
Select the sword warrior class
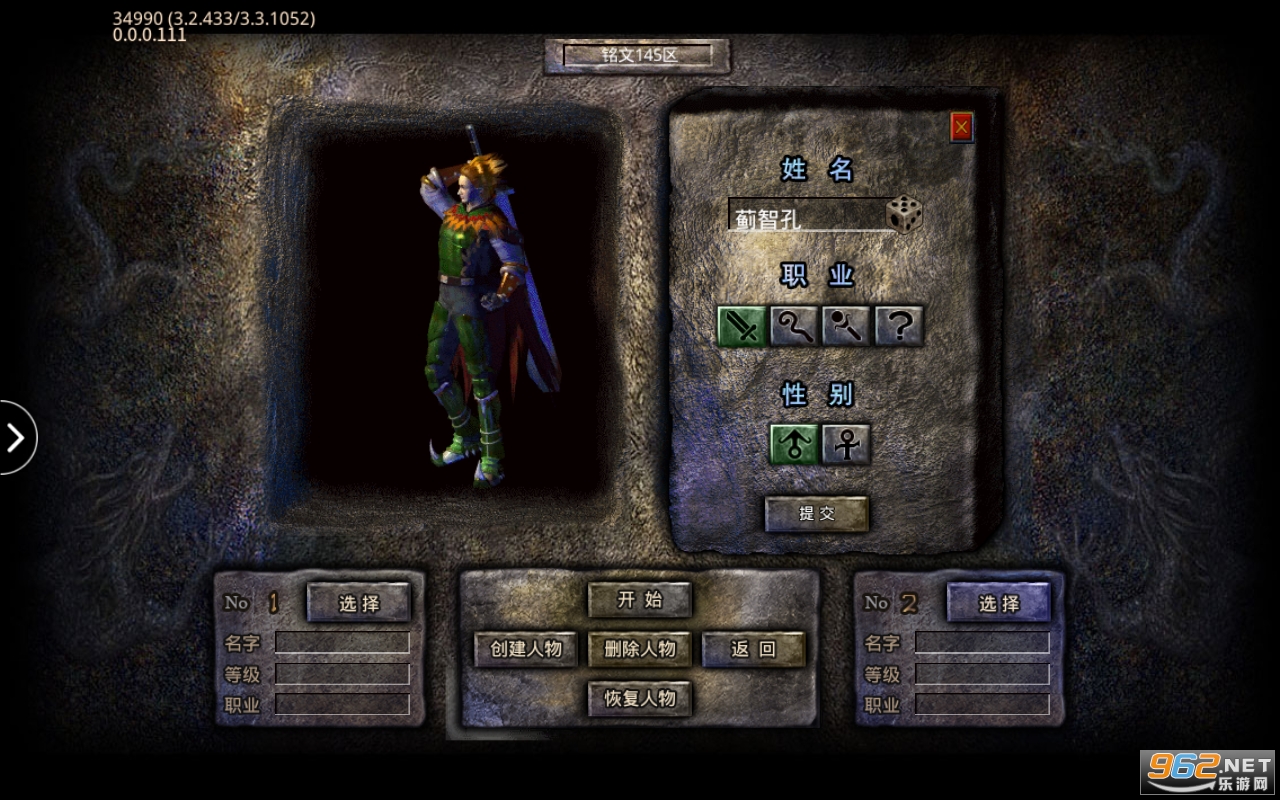pyautogui.click(x=742, y=326)
